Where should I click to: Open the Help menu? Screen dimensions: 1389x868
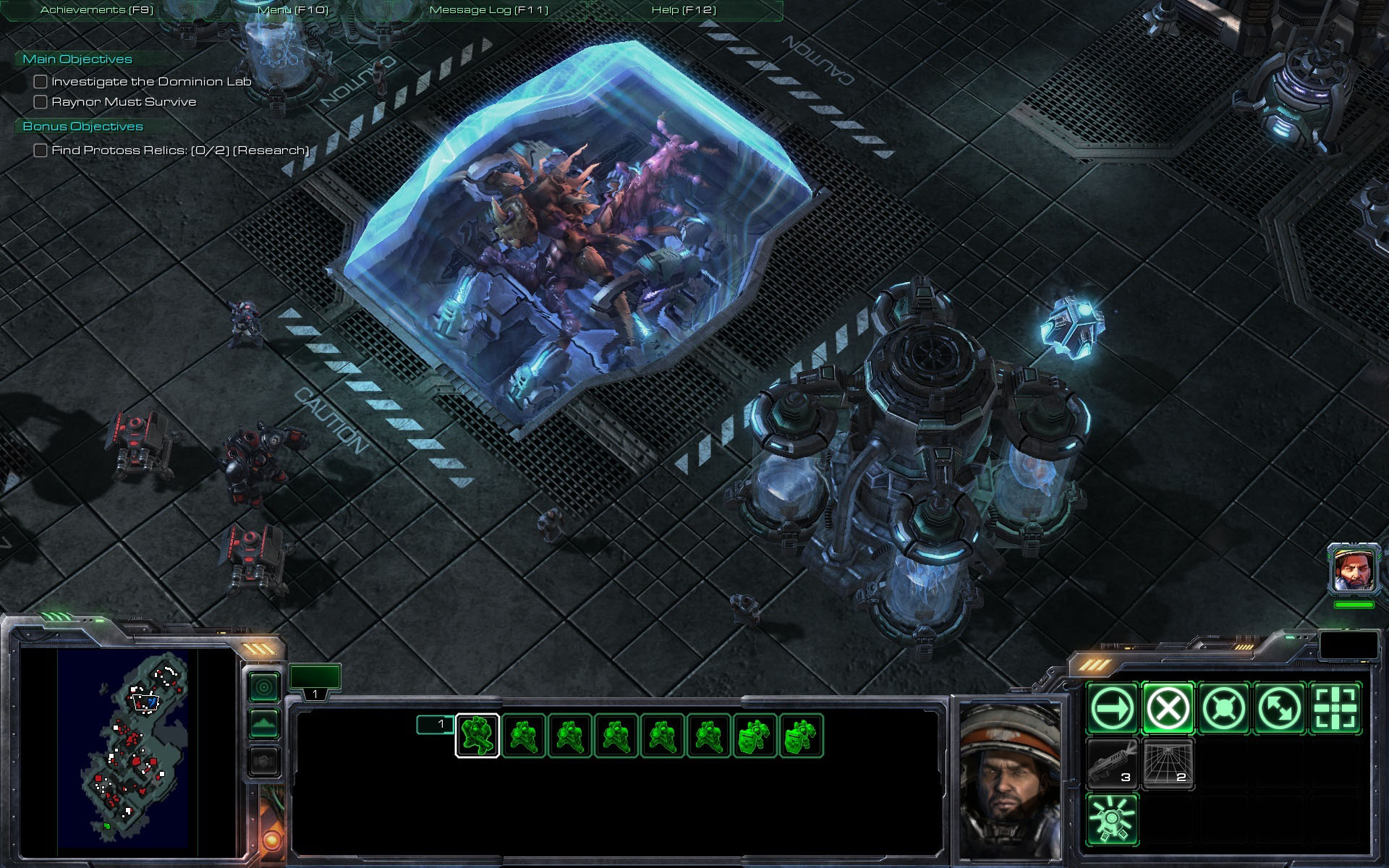click(x=684, y=10)
